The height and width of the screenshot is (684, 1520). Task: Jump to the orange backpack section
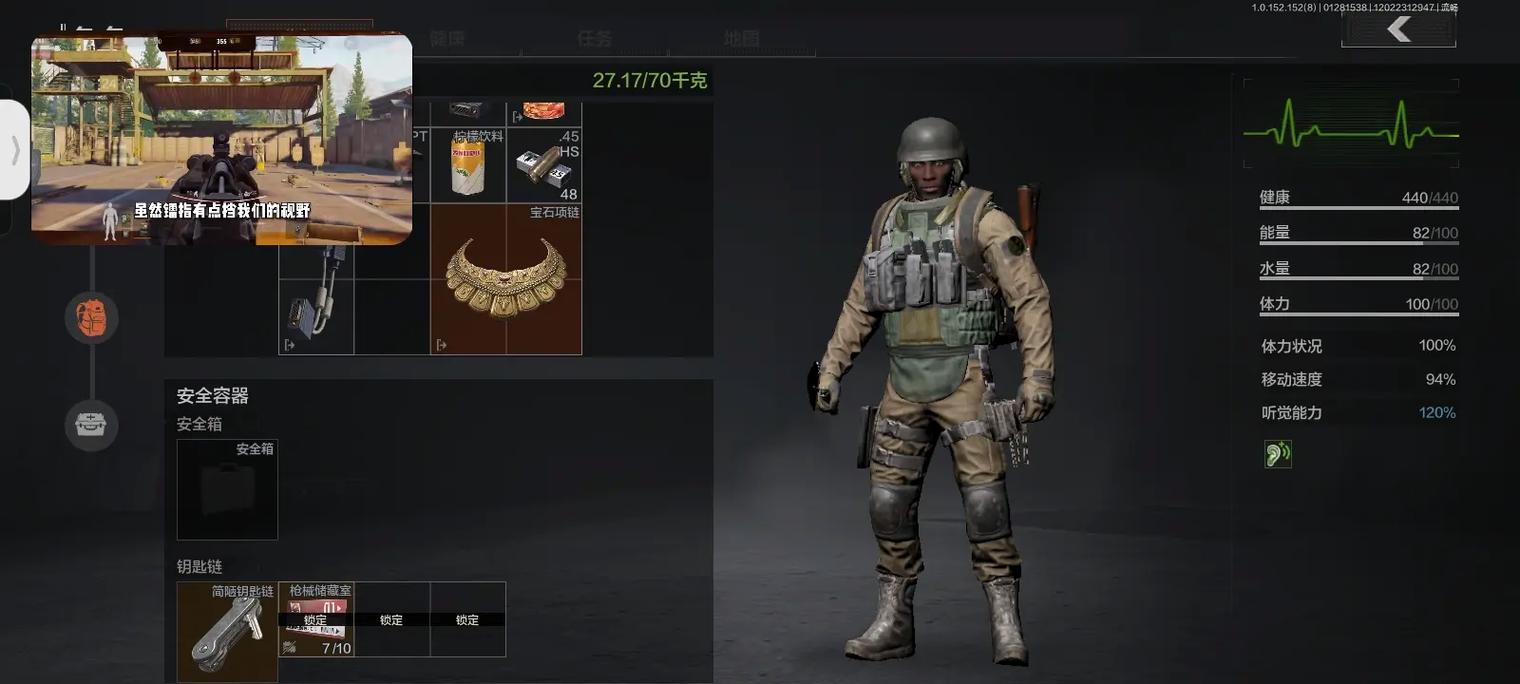[92, 318]
